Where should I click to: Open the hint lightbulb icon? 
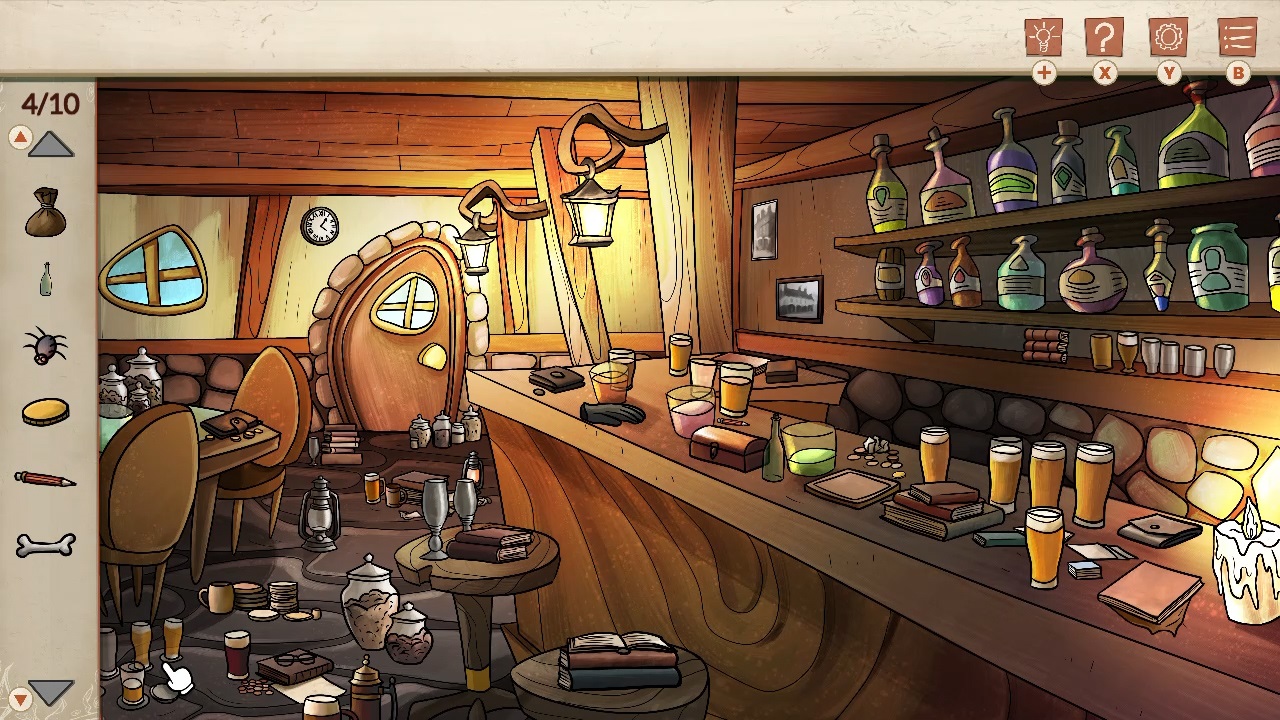1043,37
